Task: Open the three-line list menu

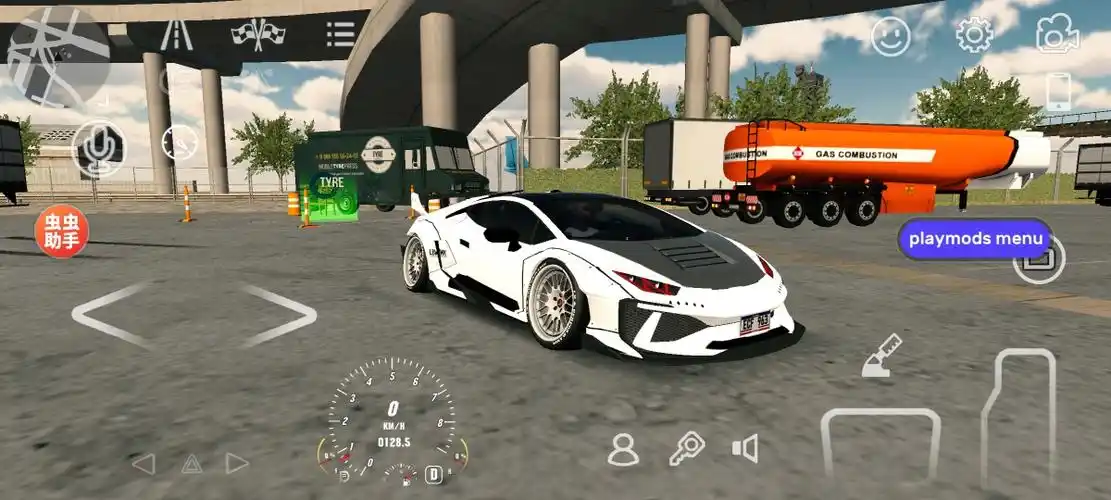Action: 340,35
